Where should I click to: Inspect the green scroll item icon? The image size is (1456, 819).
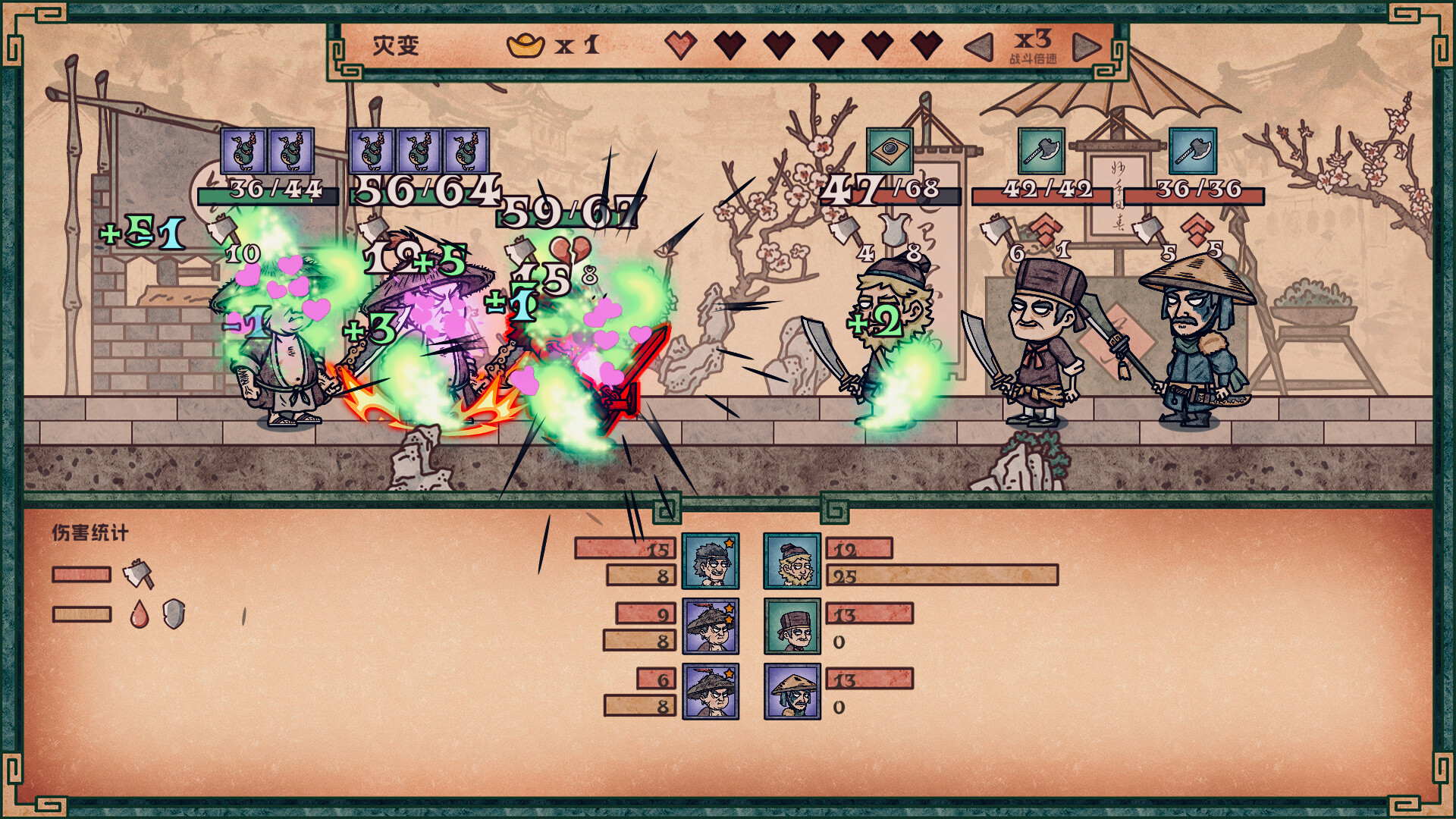(x=890, y=151)
